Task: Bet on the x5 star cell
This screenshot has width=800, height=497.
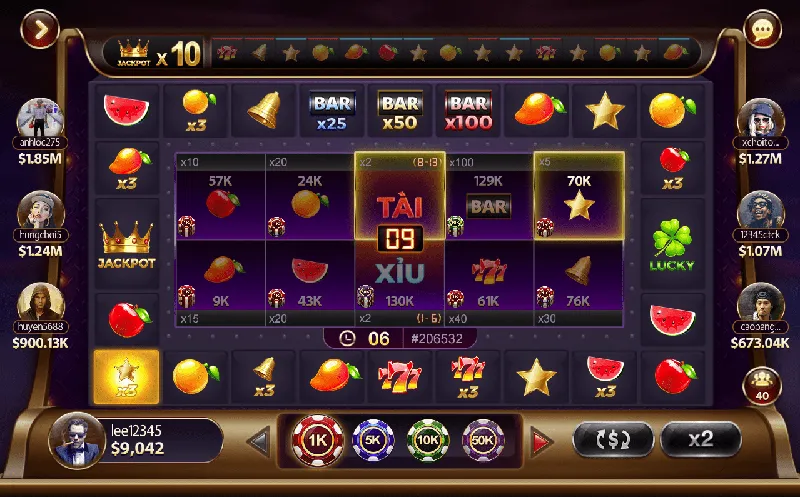Action: tap(579, 198)
